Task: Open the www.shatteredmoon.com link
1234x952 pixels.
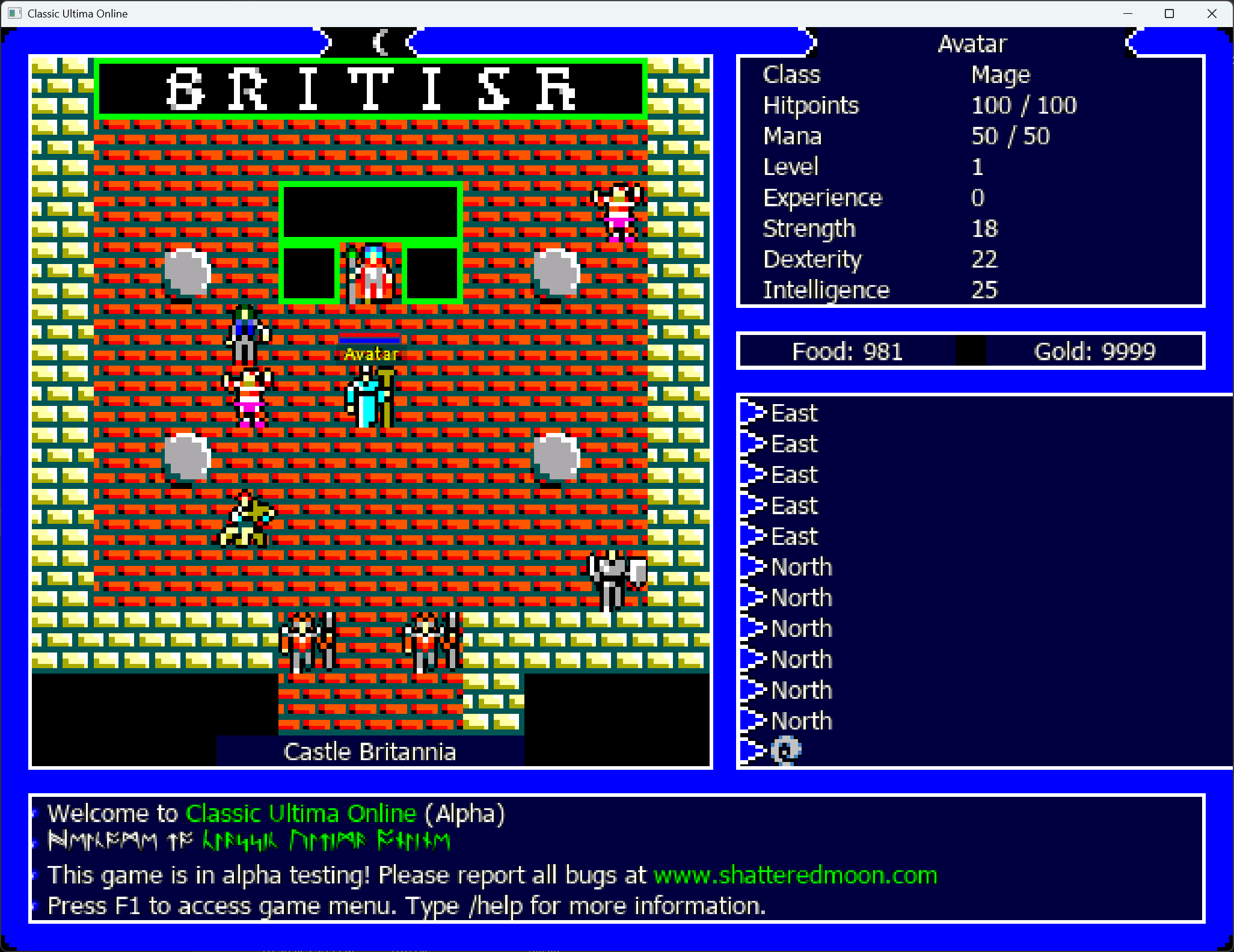Action: coord(795,875)
